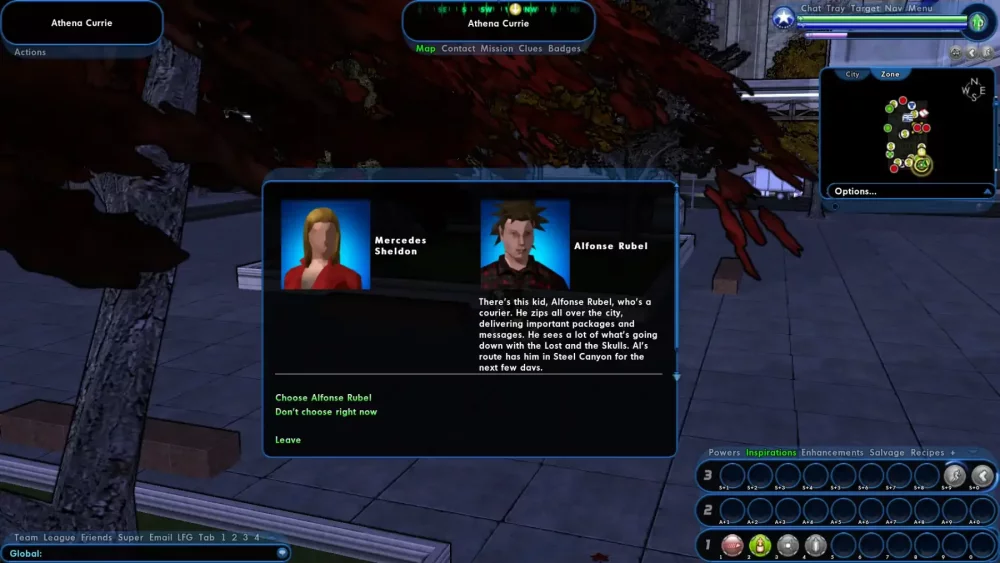Use the green power in slot 2
This screenshot has width=1000, height=563.
coord(760,545)
